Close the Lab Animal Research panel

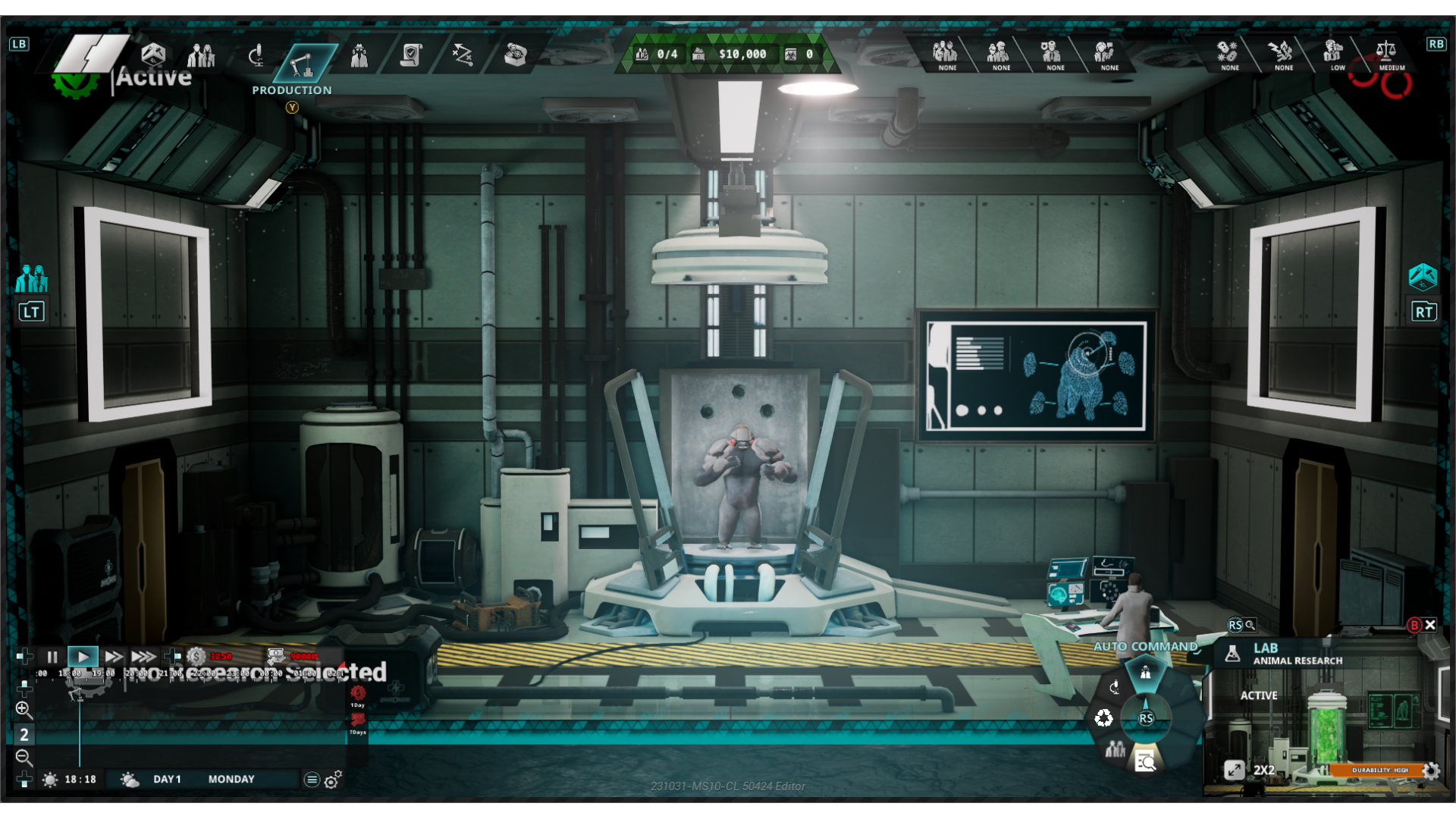coord(1430,625)
